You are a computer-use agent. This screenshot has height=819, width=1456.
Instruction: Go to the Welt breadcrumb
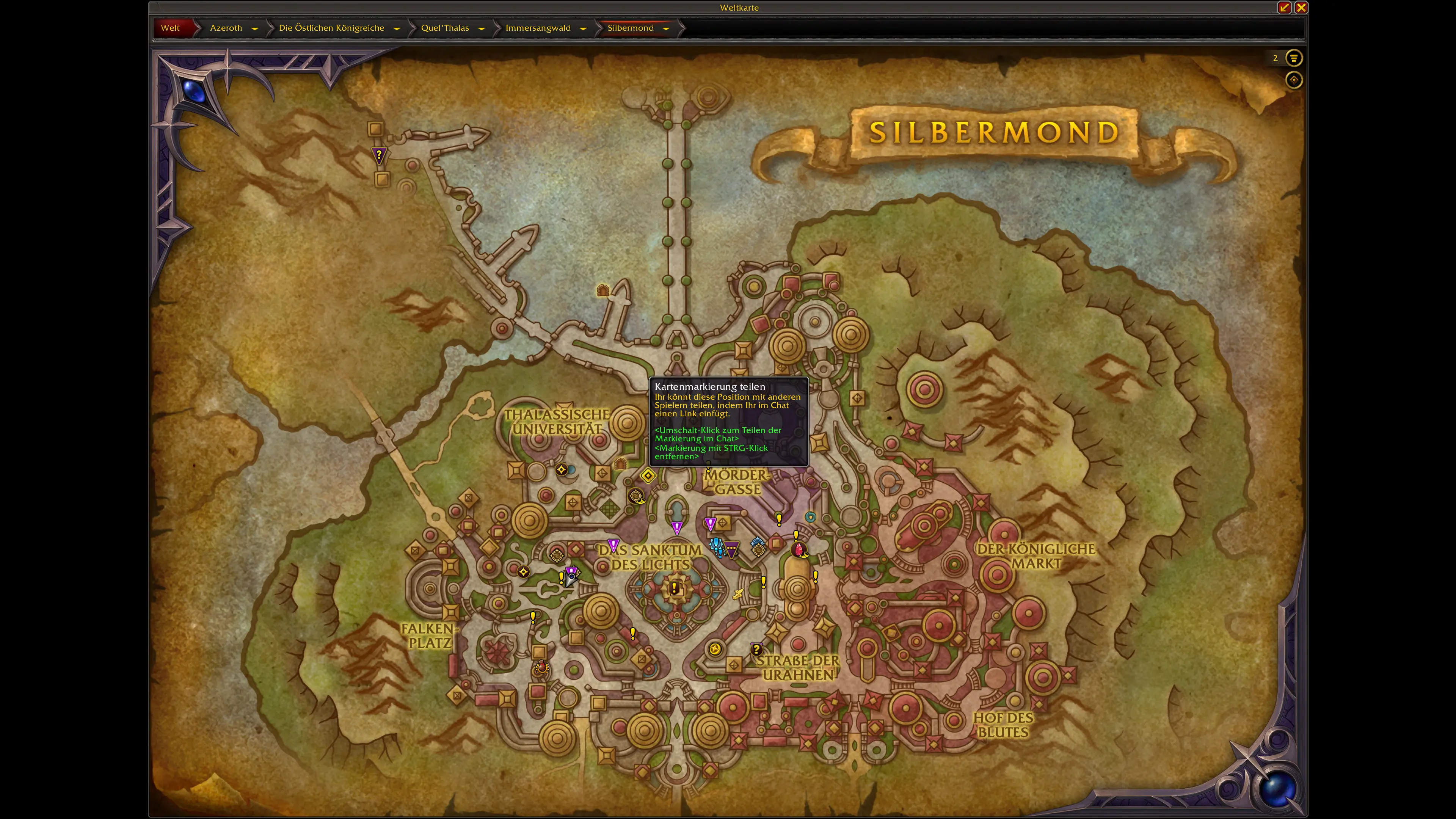pos(170,28)
